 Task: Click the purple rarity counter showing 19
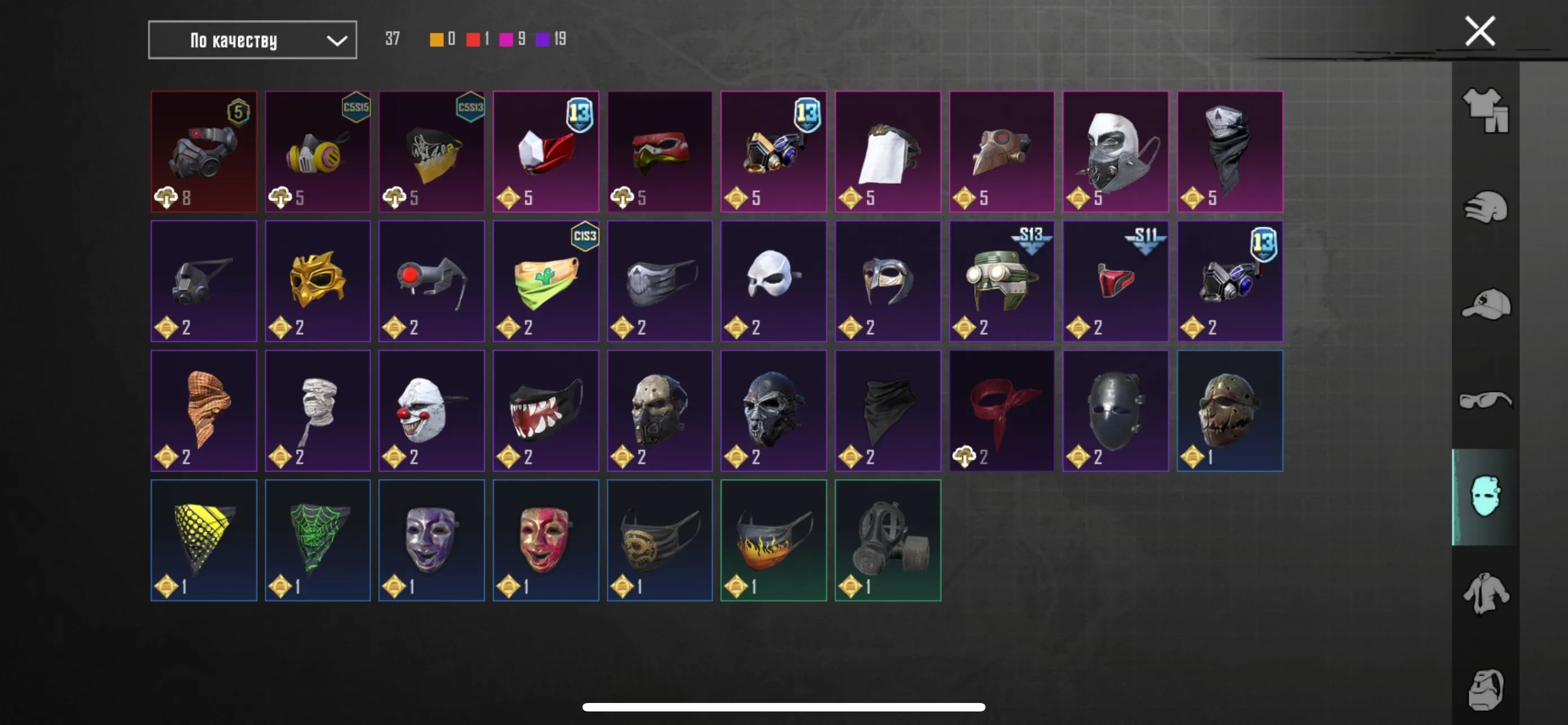pos(546,39)
